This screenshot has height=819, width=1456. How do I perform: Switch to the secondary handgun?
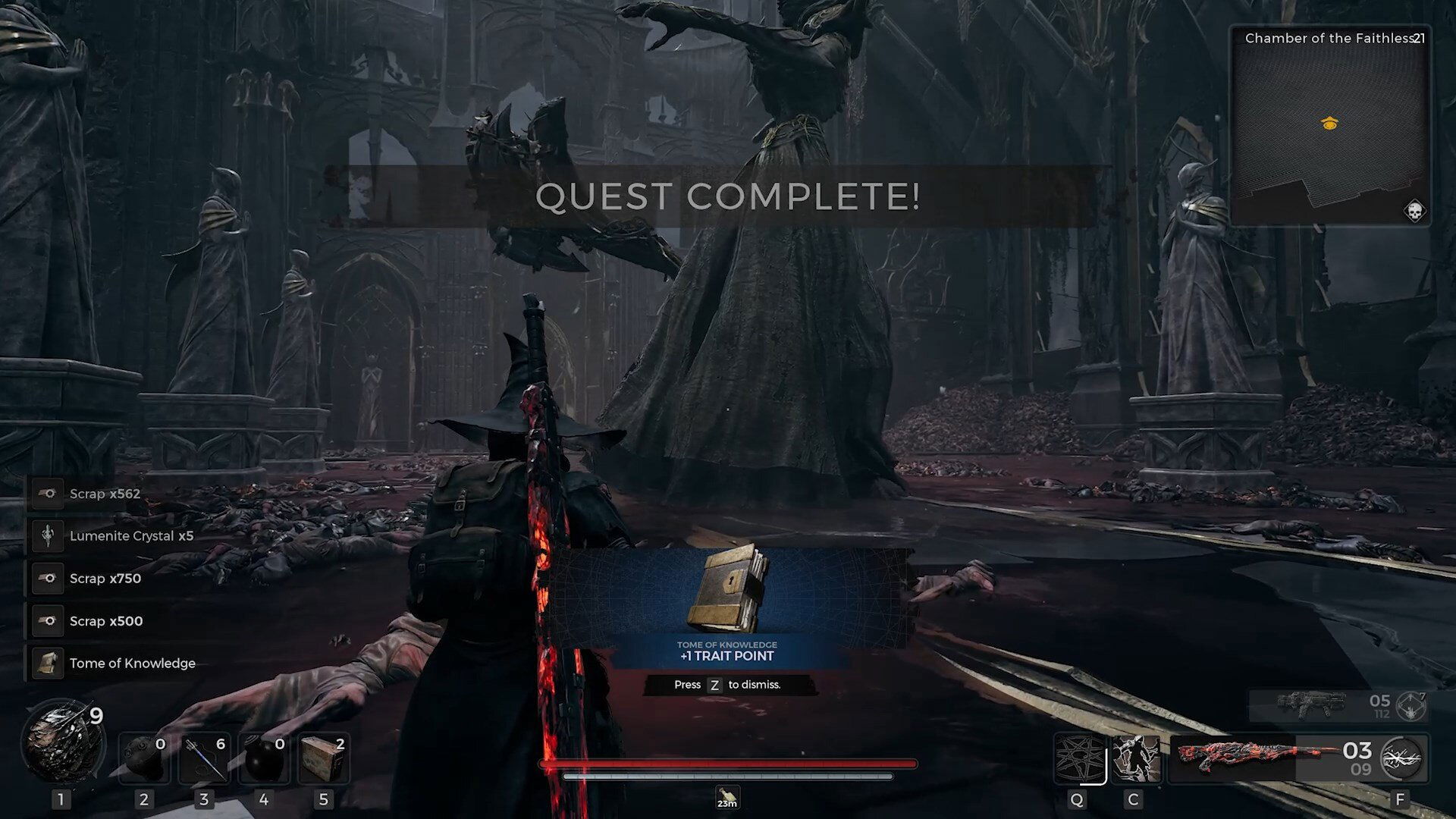pos(1310,705)
